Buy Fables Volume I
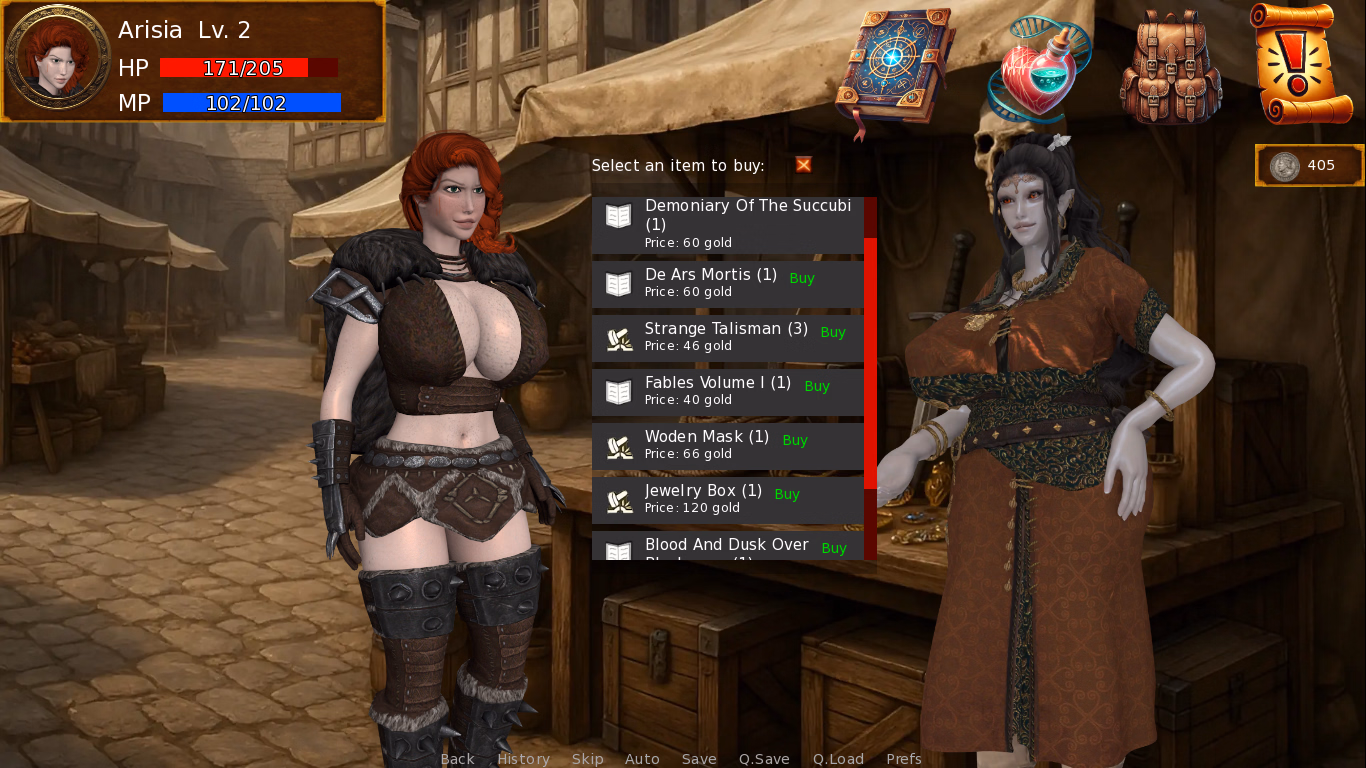 click(816, 387)
